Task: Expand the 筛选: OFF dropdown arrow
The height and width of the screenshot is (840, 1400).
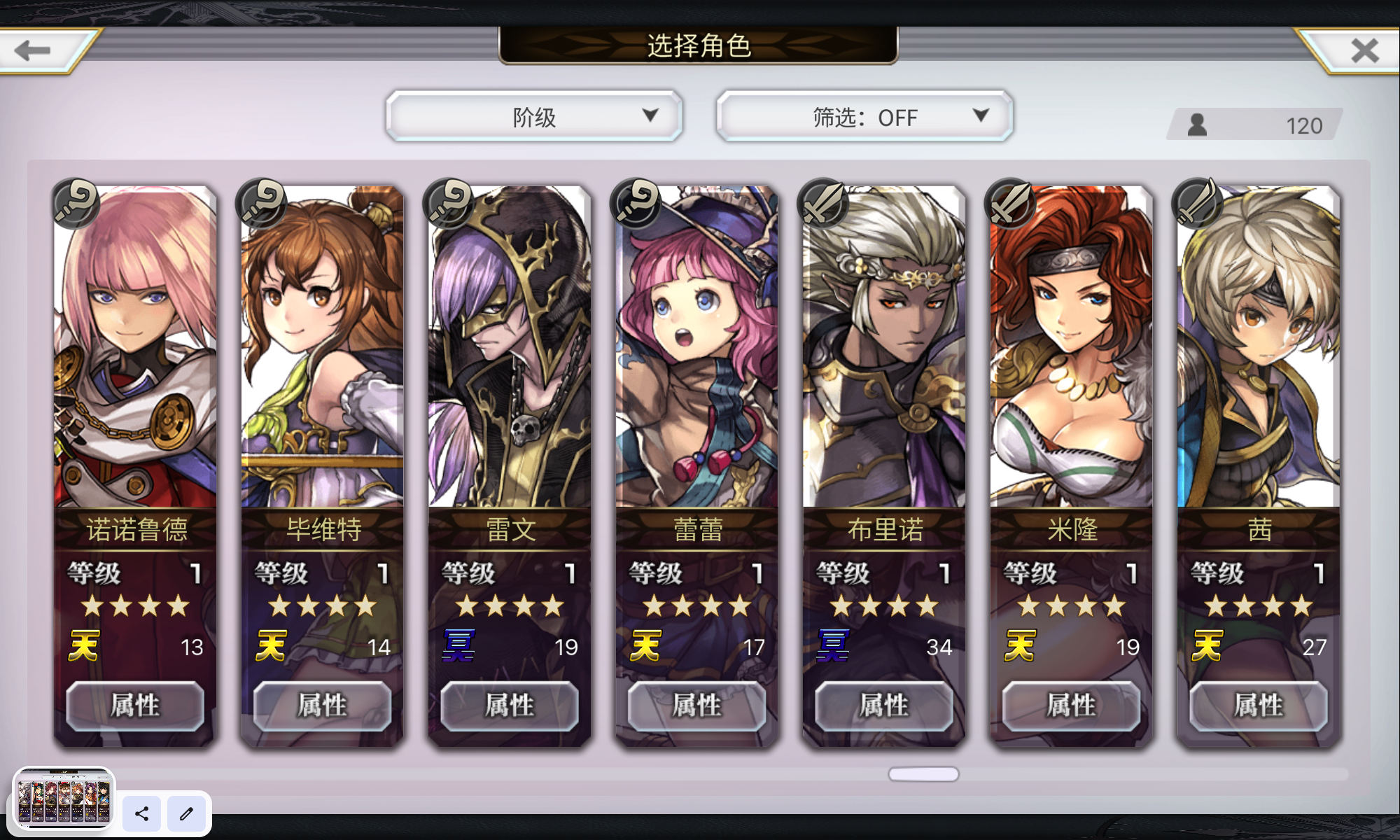Action: tap(980, 116)
